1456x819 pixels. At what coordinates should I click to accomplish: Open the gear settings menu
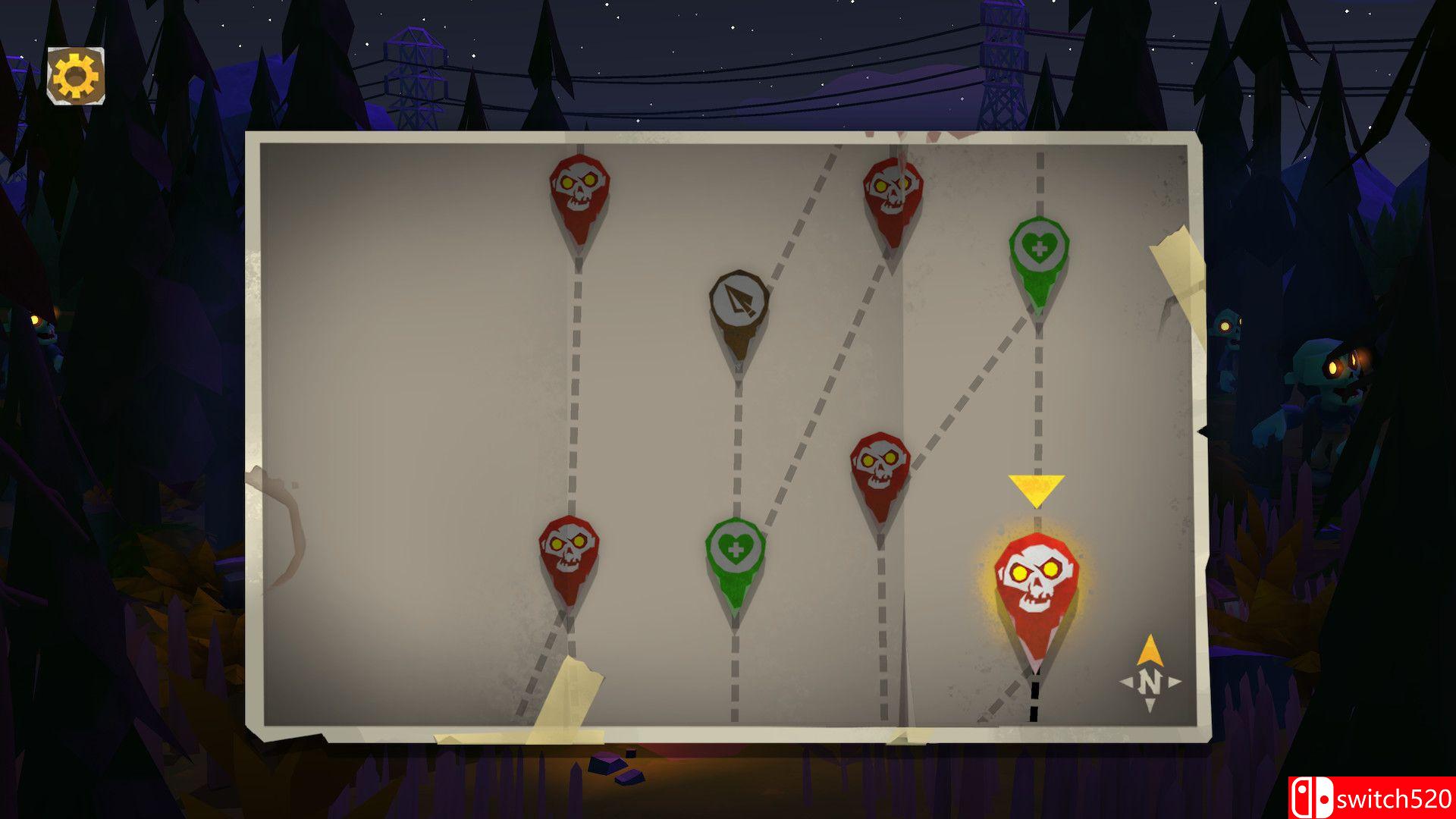pyautogui.click(x=76, y=76)
